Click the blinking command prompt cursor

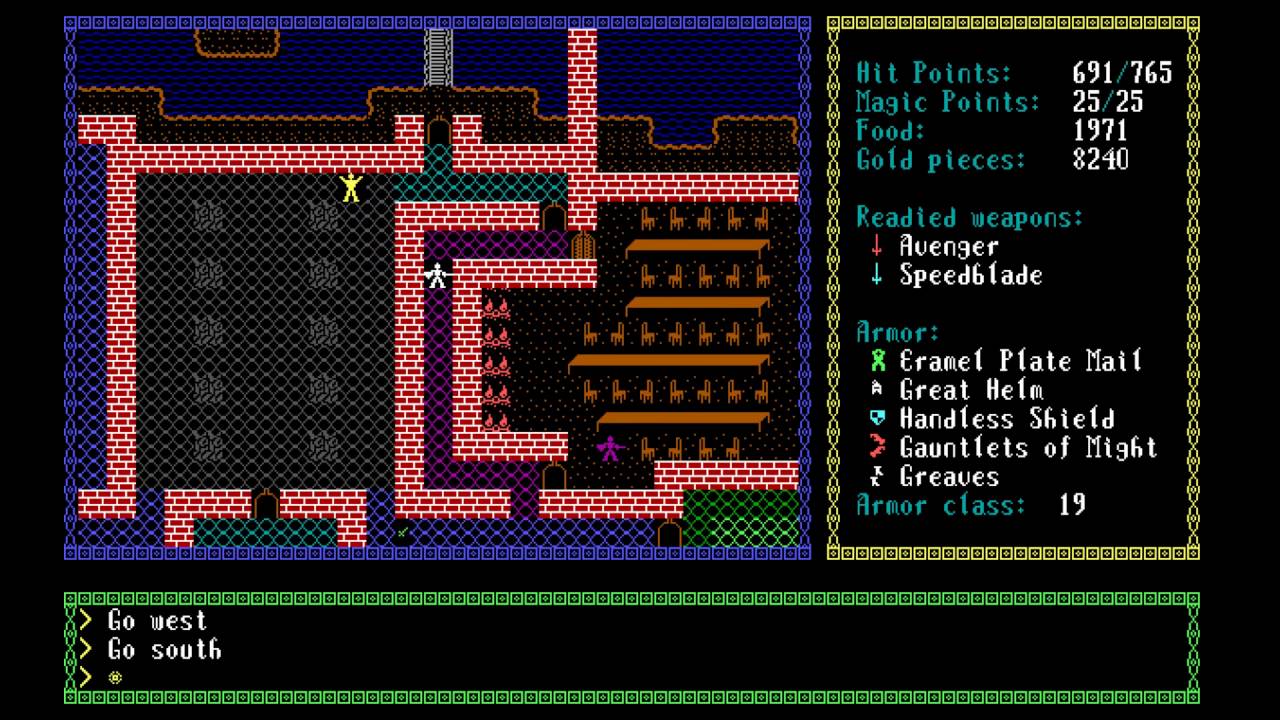pos(116,678)
